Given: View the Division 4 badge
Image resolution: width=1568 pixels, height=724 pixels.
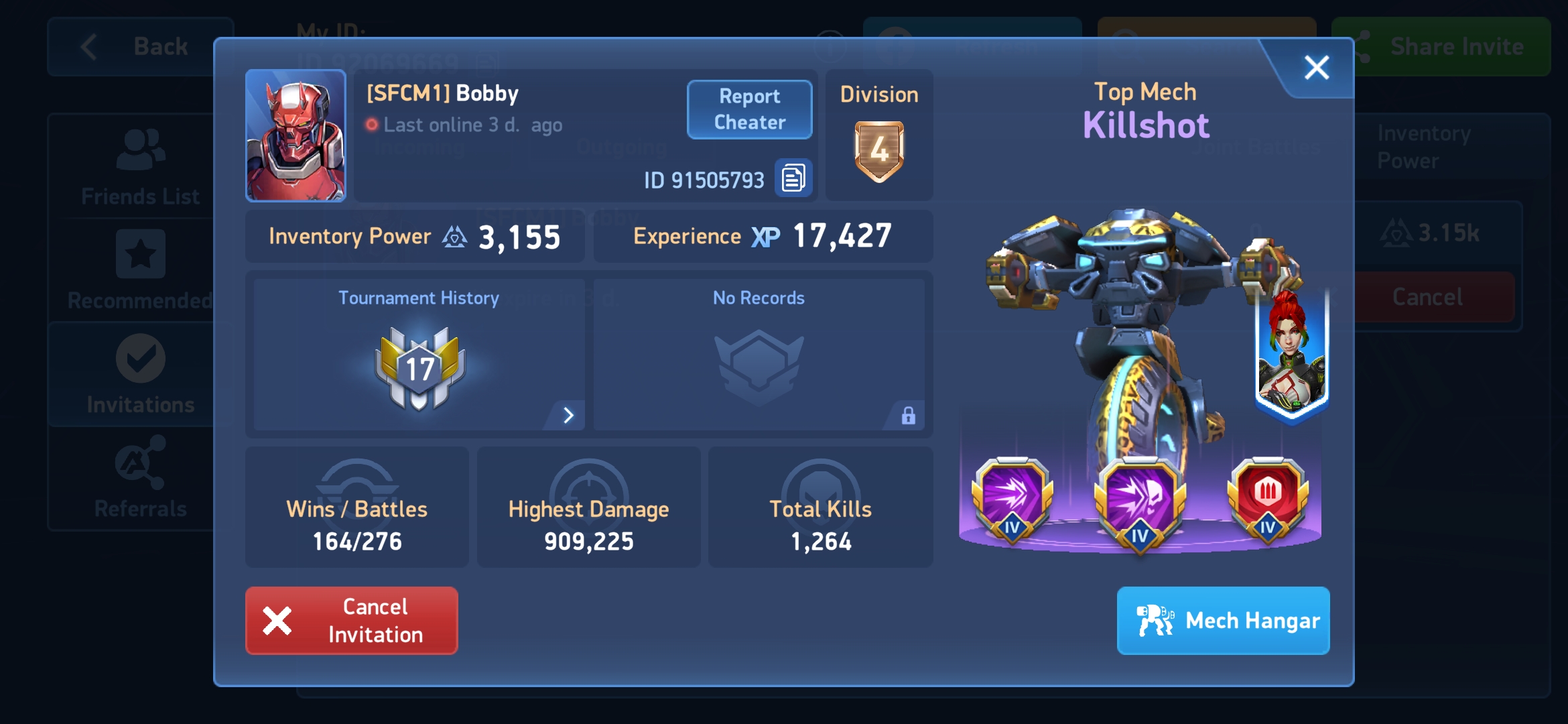Looking at the screenshot, I should point(878,151).
